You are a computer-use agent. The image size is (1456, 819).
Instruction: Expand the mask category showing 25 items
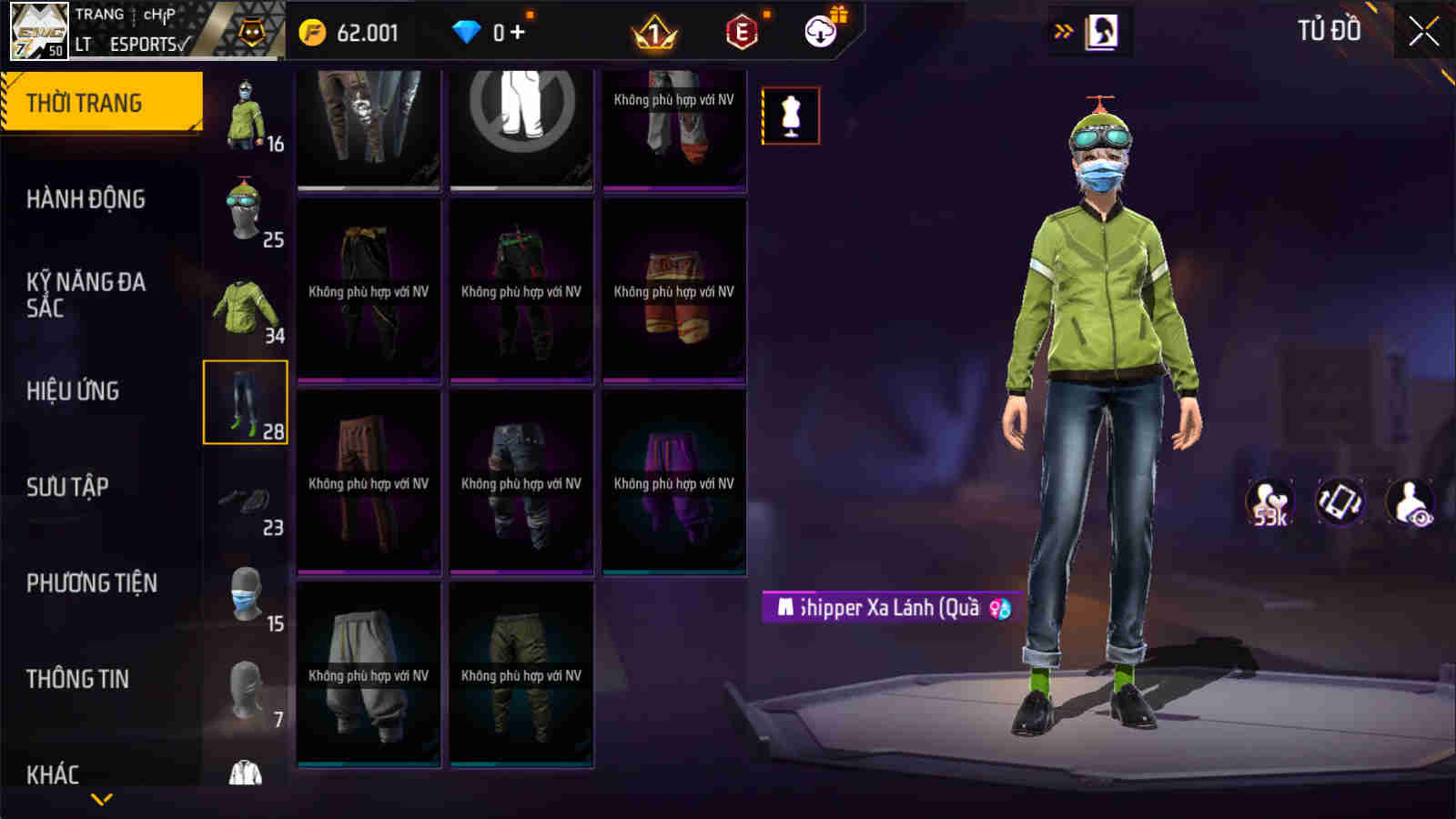(244, 209)
